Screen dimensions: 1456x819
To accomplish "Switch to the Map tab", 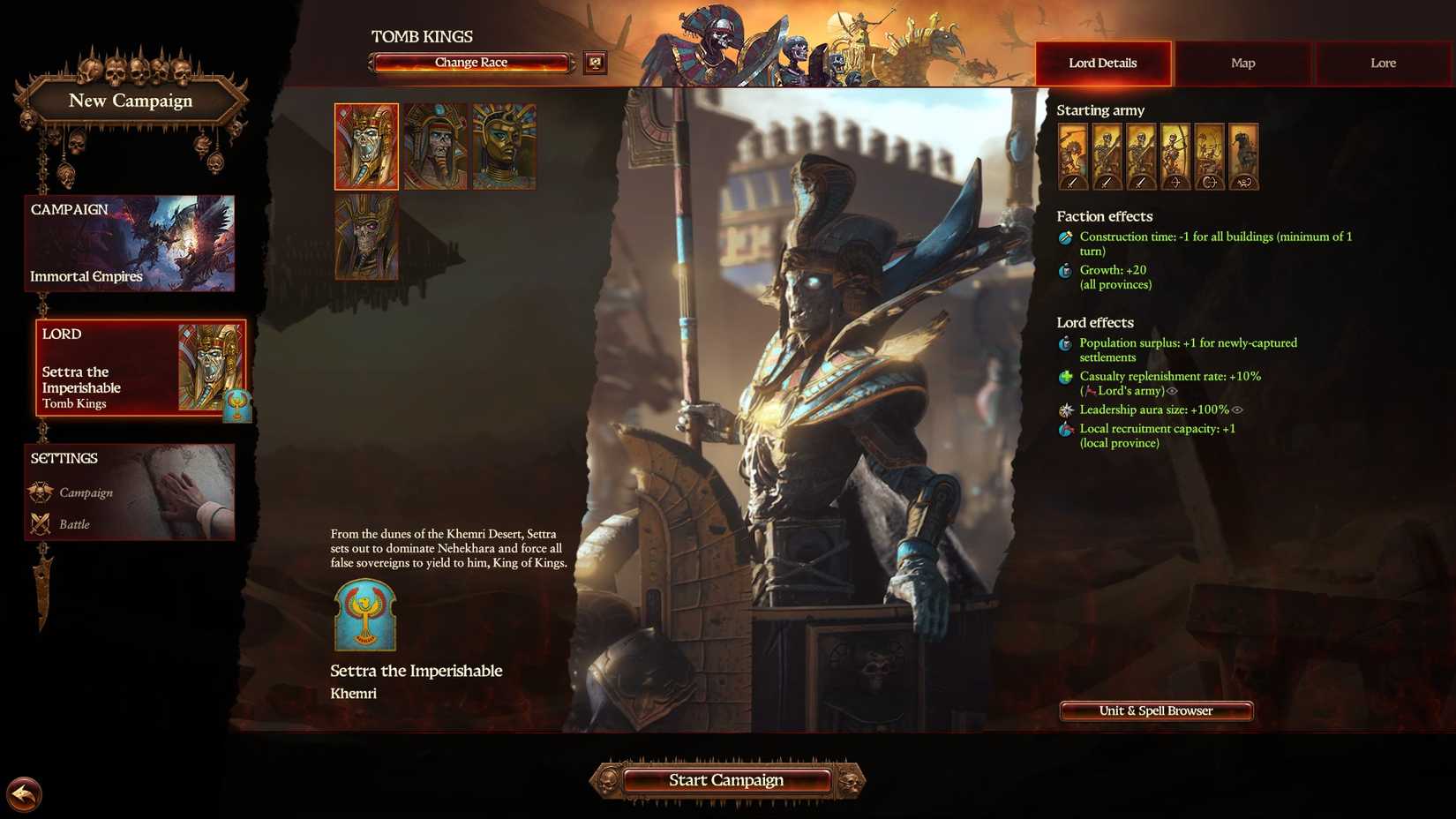I will (x=1242, y=63).
